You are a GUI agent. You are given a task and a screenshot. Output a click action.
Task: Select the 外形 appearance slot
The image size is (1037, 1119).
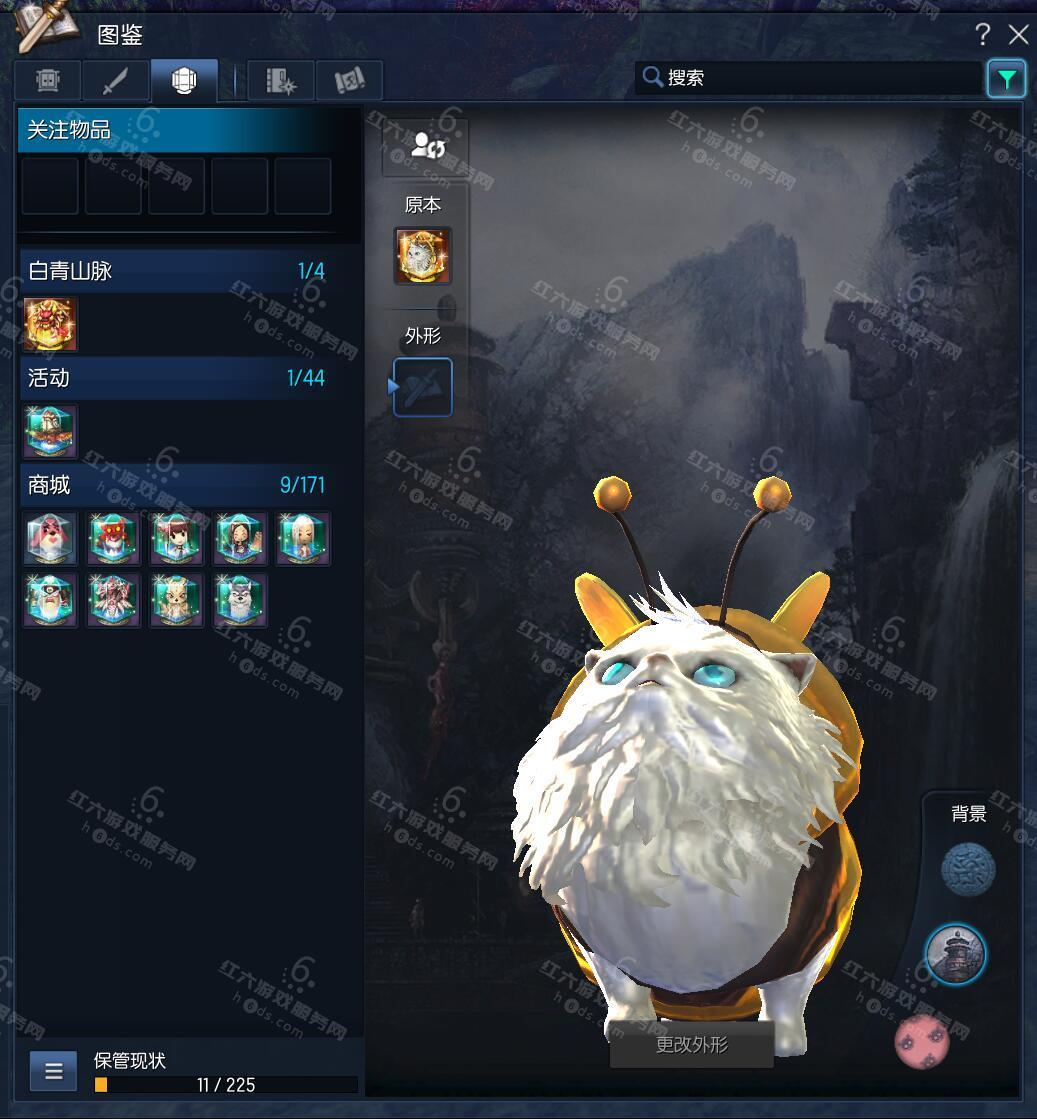tap(423, 387)
